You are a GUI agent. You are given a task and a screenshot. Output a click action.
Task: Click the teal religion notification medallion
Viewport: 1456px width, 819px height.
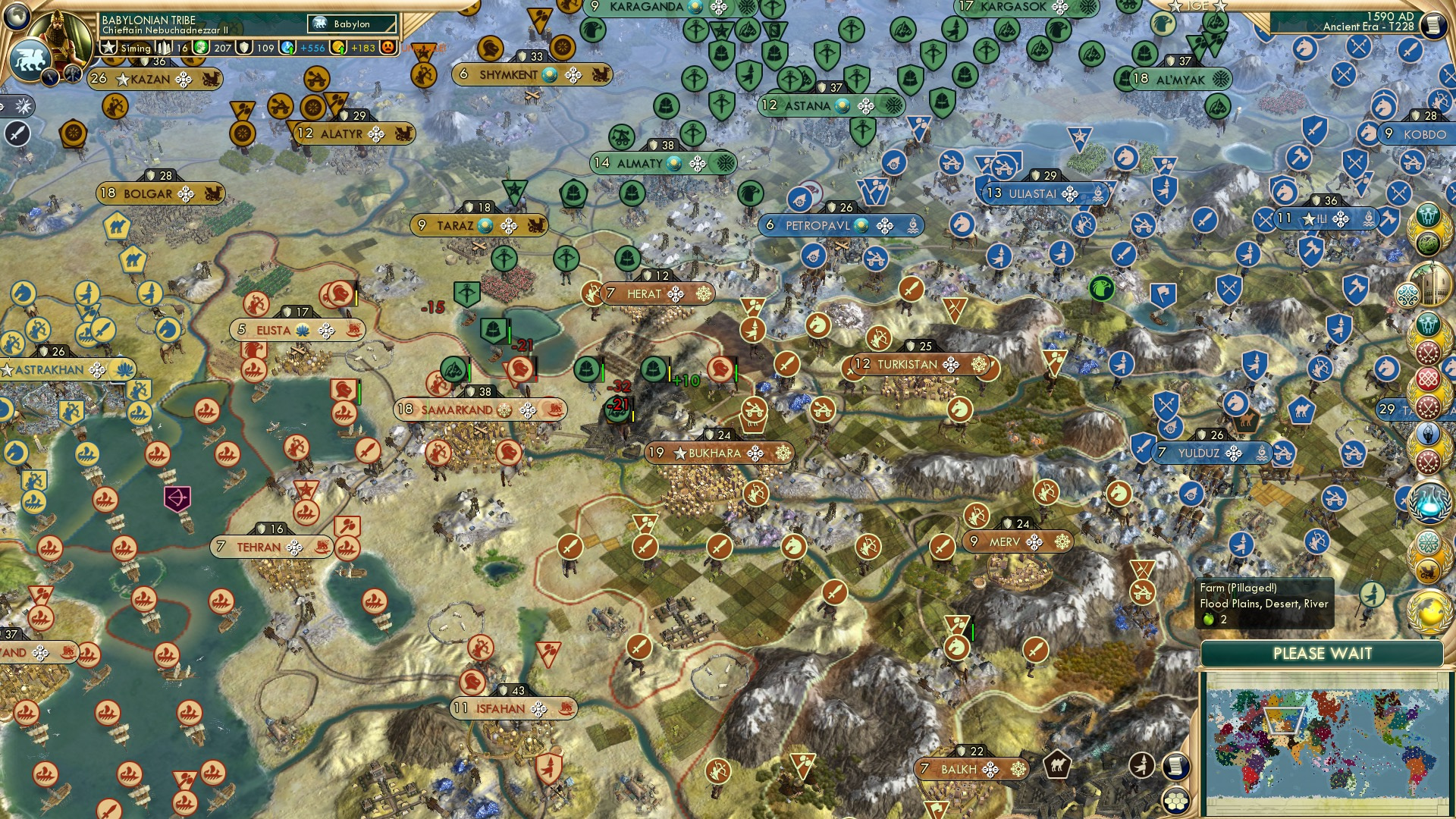pyautogui.click(x=1407, y=296)
